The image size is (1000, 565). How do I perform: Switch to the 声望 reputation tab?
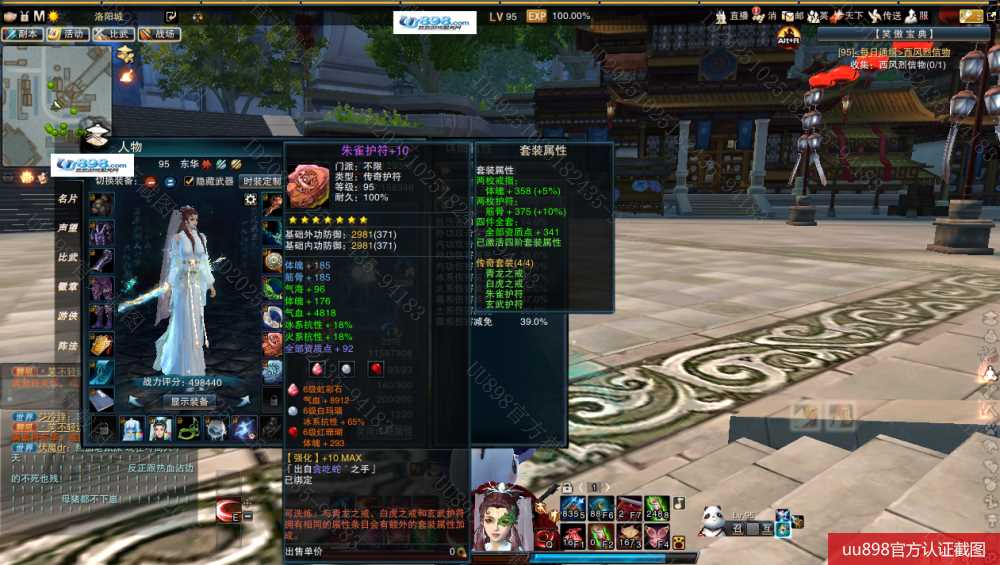pos(67,228)
